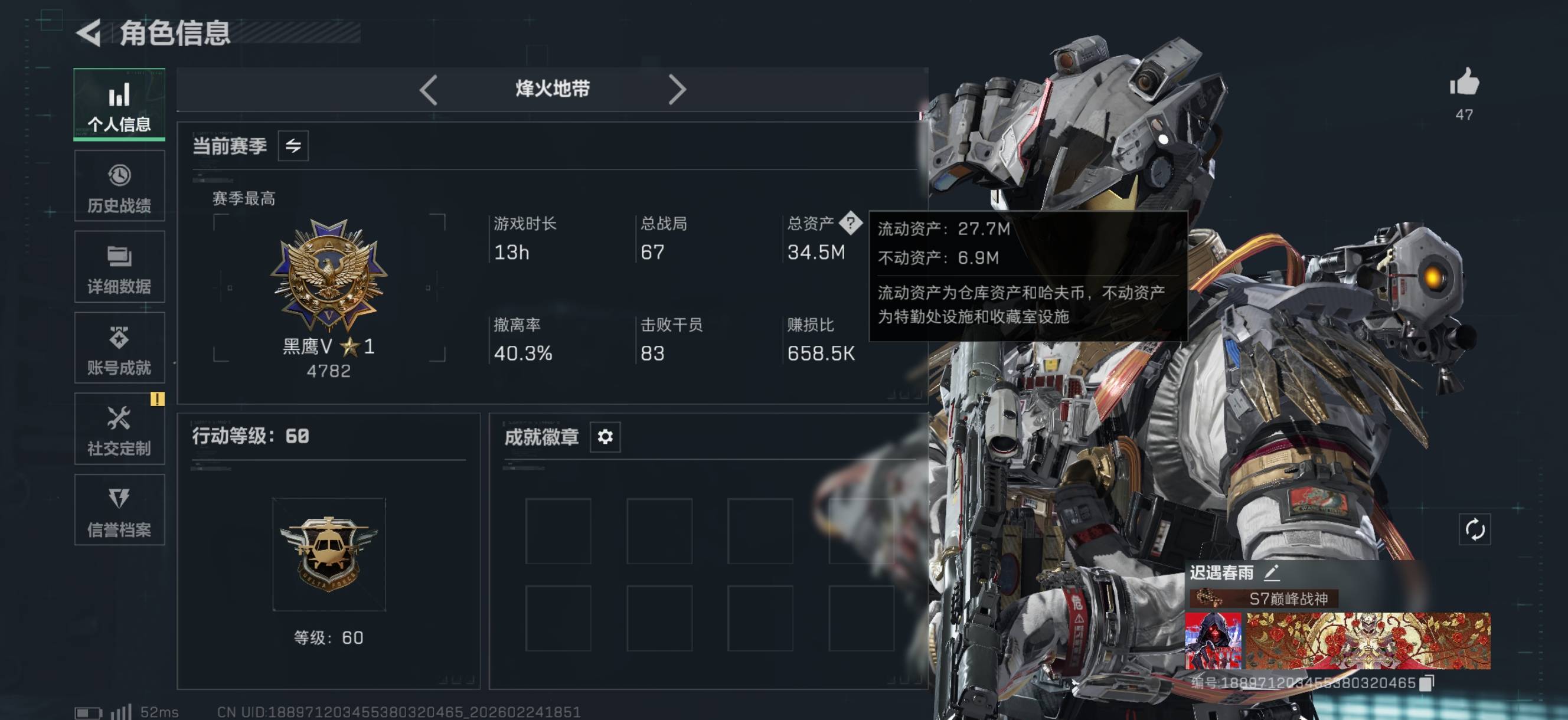Open the 成就徽章 gear settings
1568x720 pixels.
[x=605, y=437]
